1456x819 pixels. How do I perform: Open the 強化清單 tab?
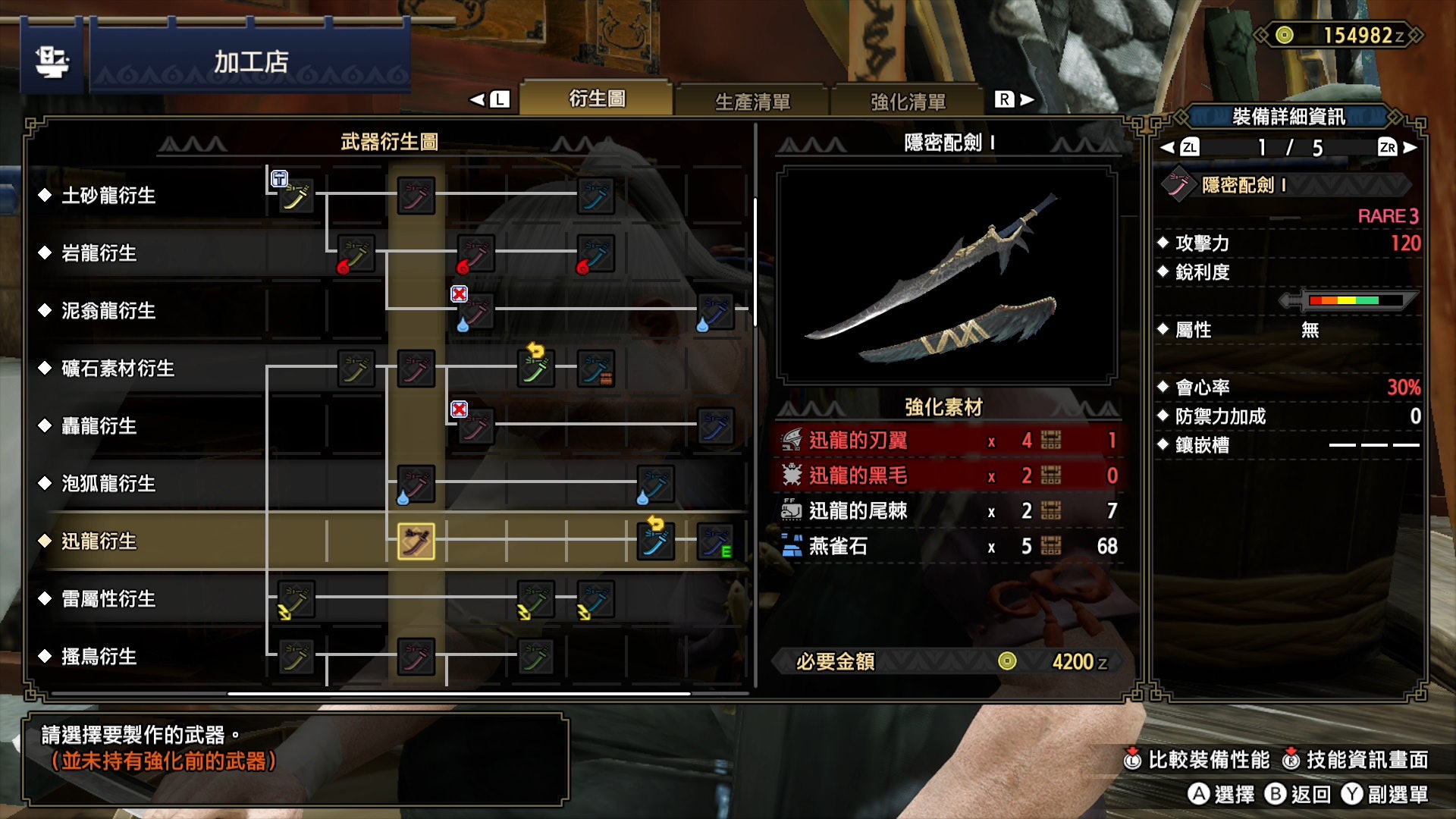908,102
